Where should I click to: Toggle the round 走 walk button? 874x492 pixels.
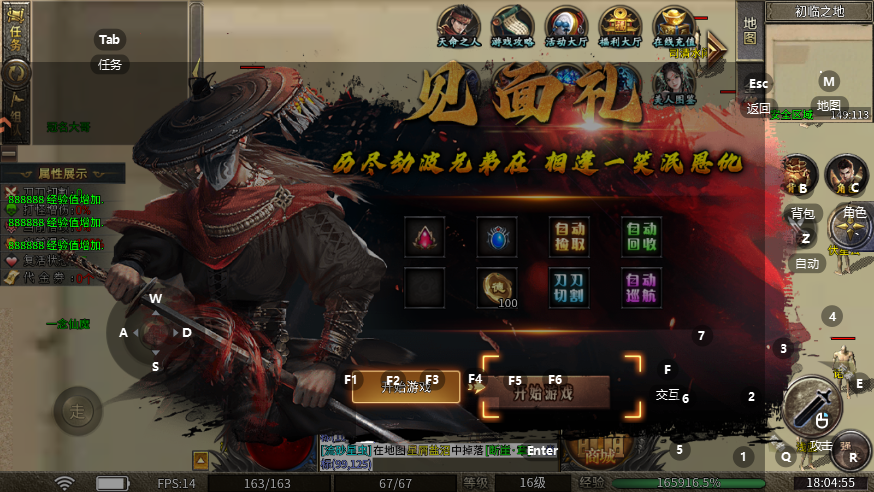76,409
